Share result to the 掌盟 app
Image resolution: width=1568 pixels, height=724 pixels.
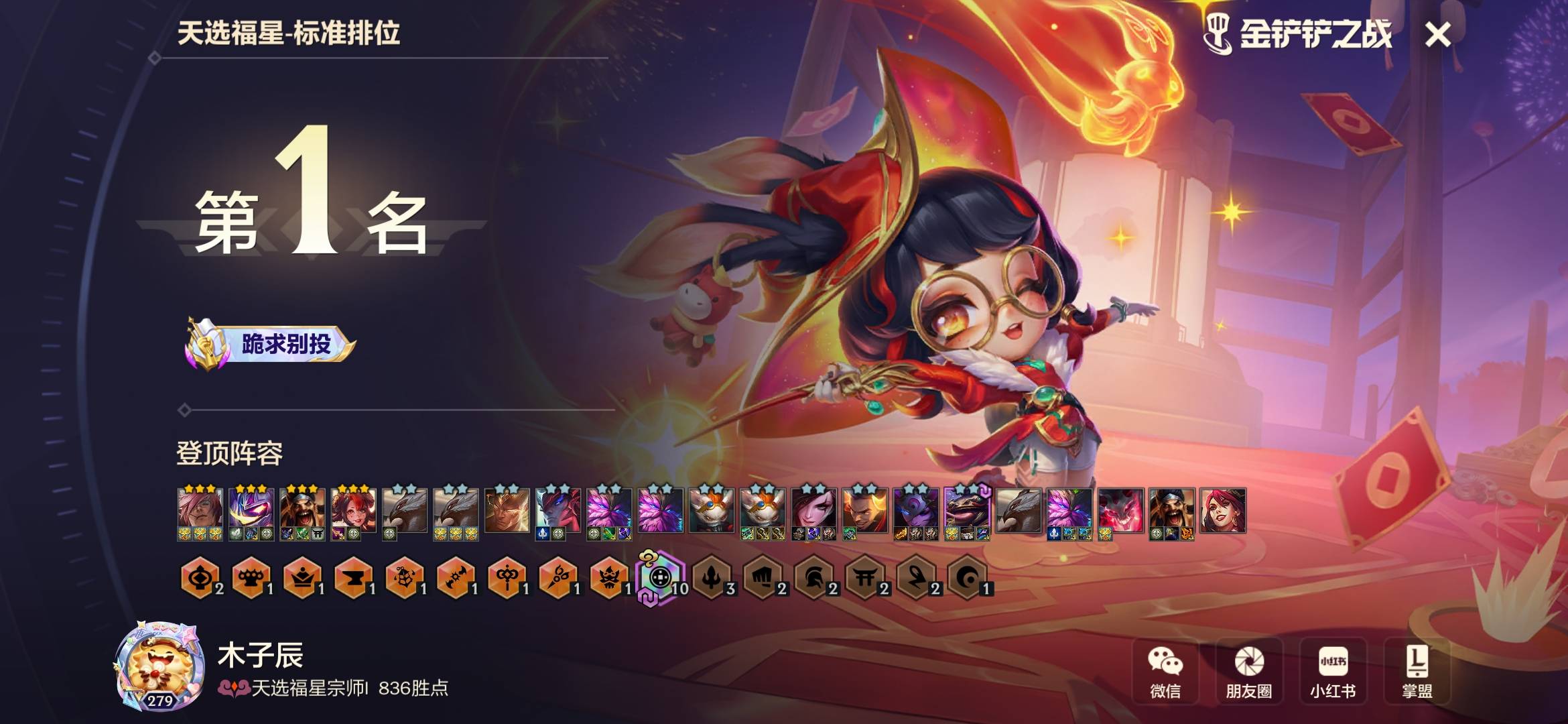1417,671
